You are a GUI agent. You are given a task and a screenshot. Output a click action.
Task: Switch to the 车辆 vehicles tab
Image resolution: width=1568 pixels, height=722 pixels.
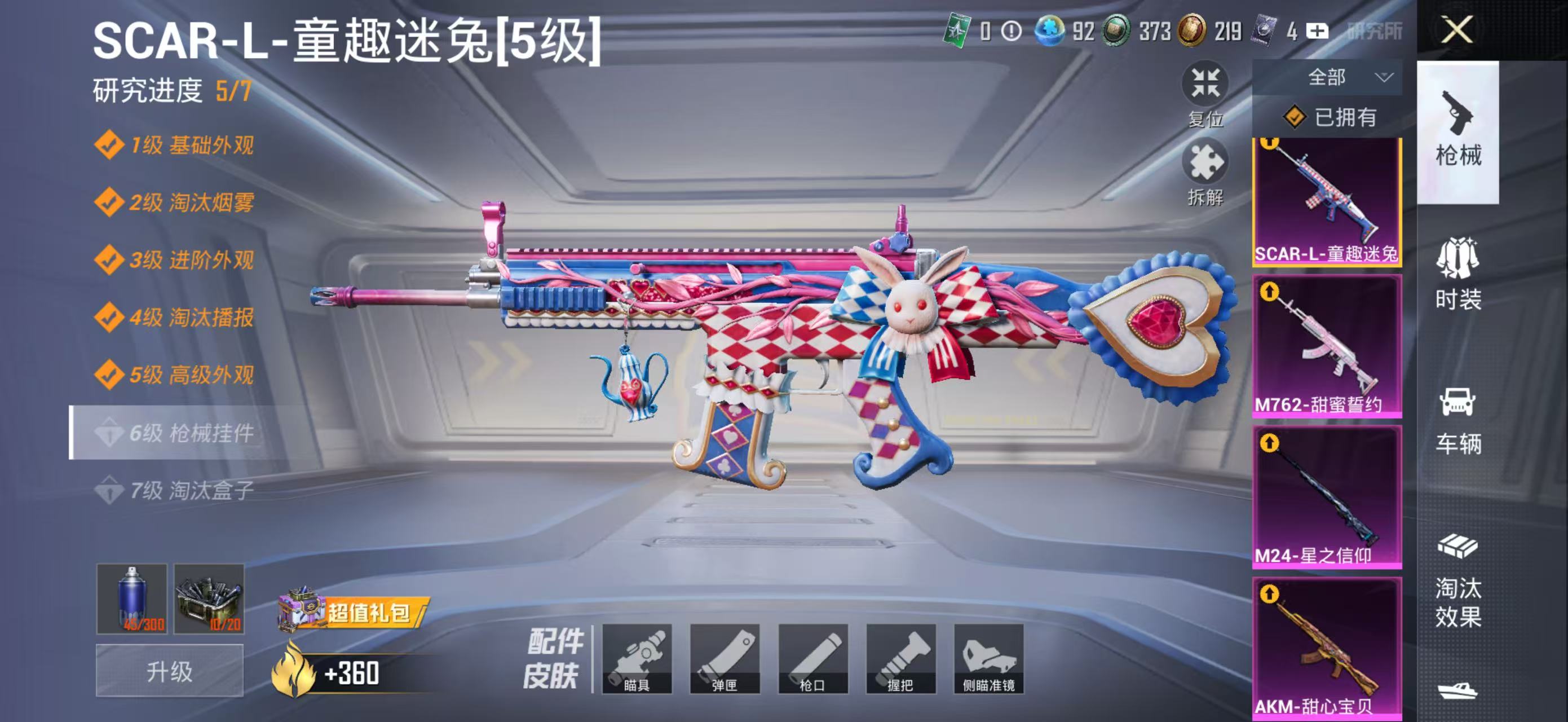(x=1460, y=420)
